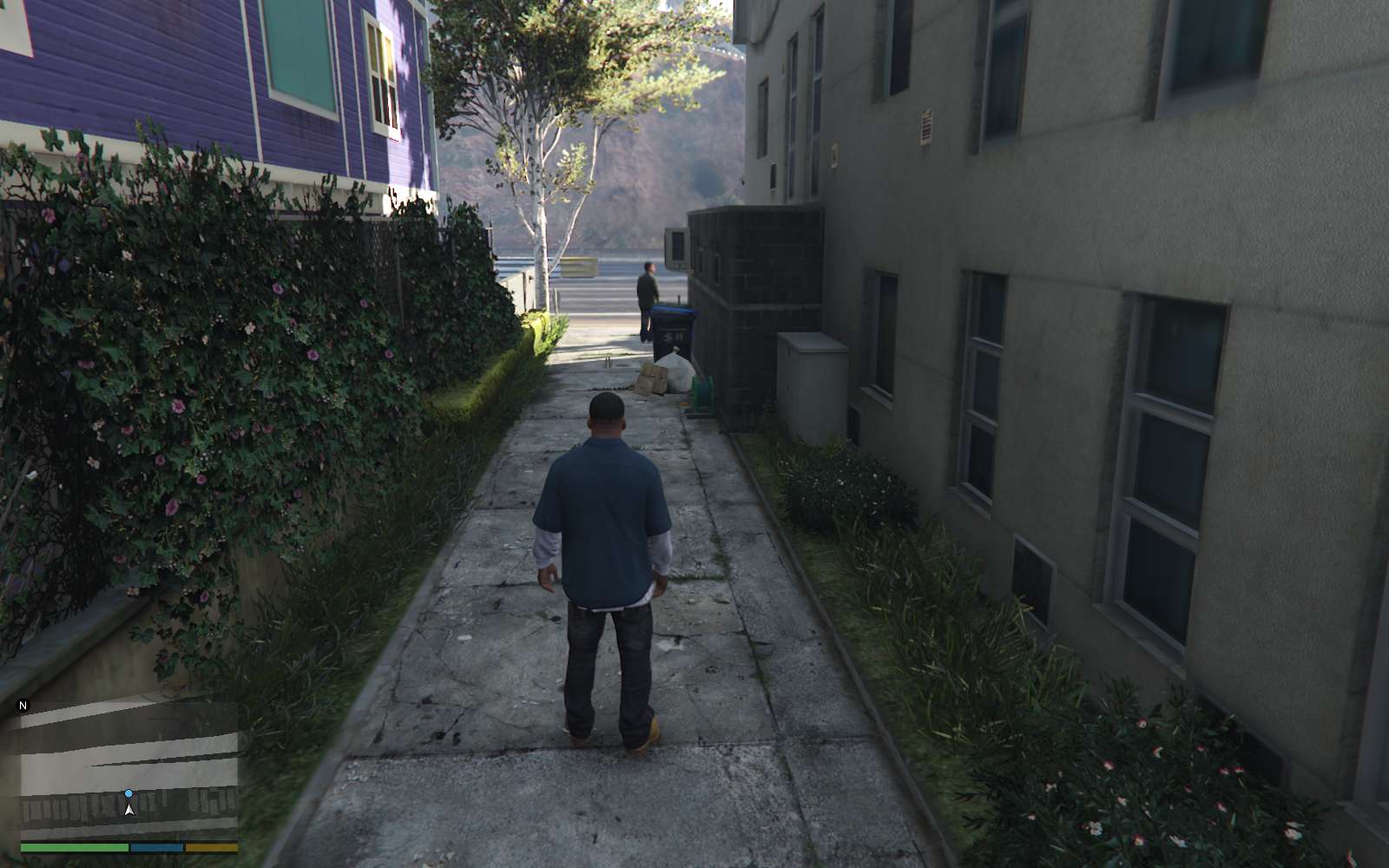Select the pedestrian near the street

[647, 286]
